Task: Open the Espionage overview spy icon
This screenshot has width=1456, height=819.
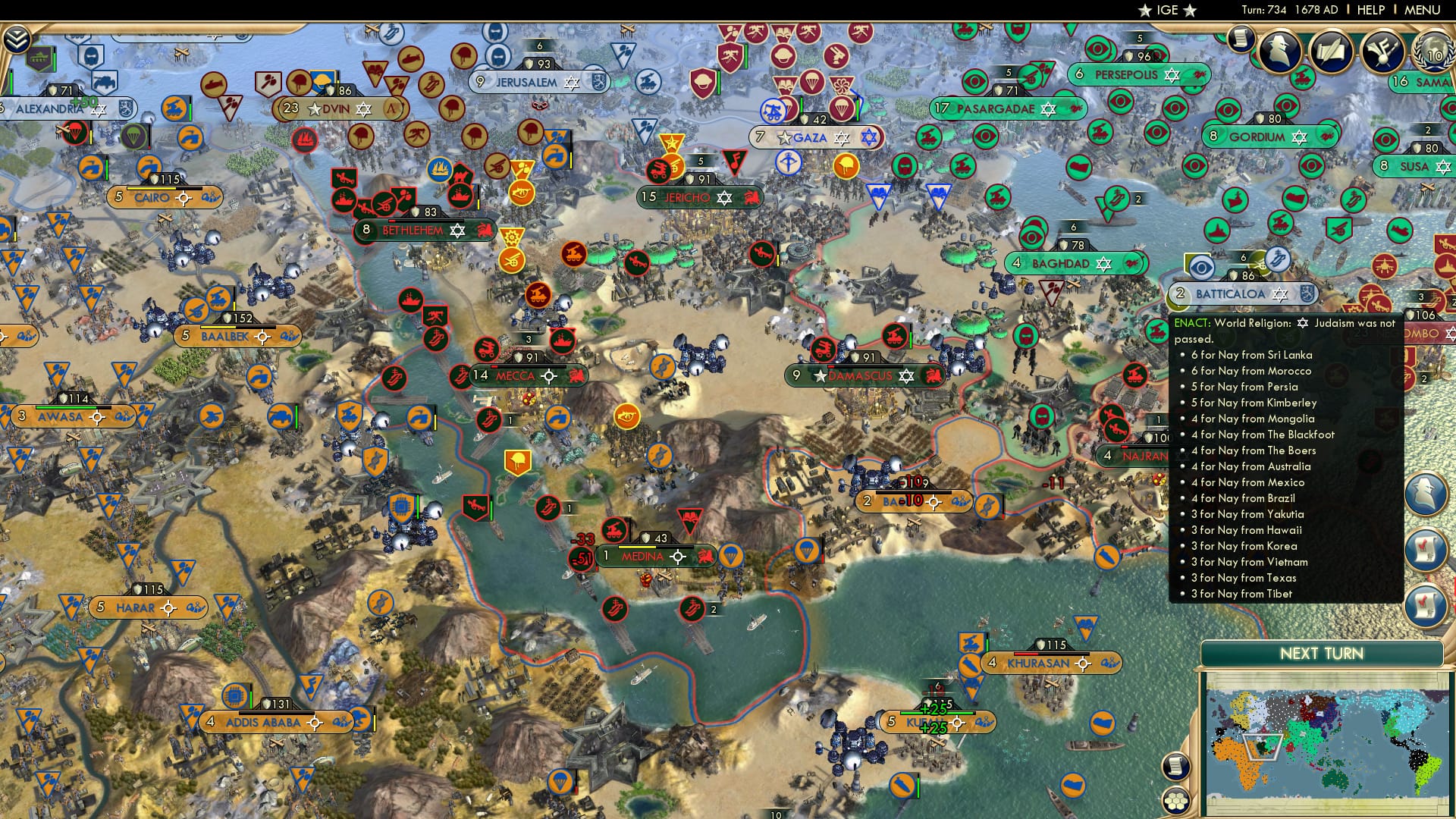Action: [1282, 49]
